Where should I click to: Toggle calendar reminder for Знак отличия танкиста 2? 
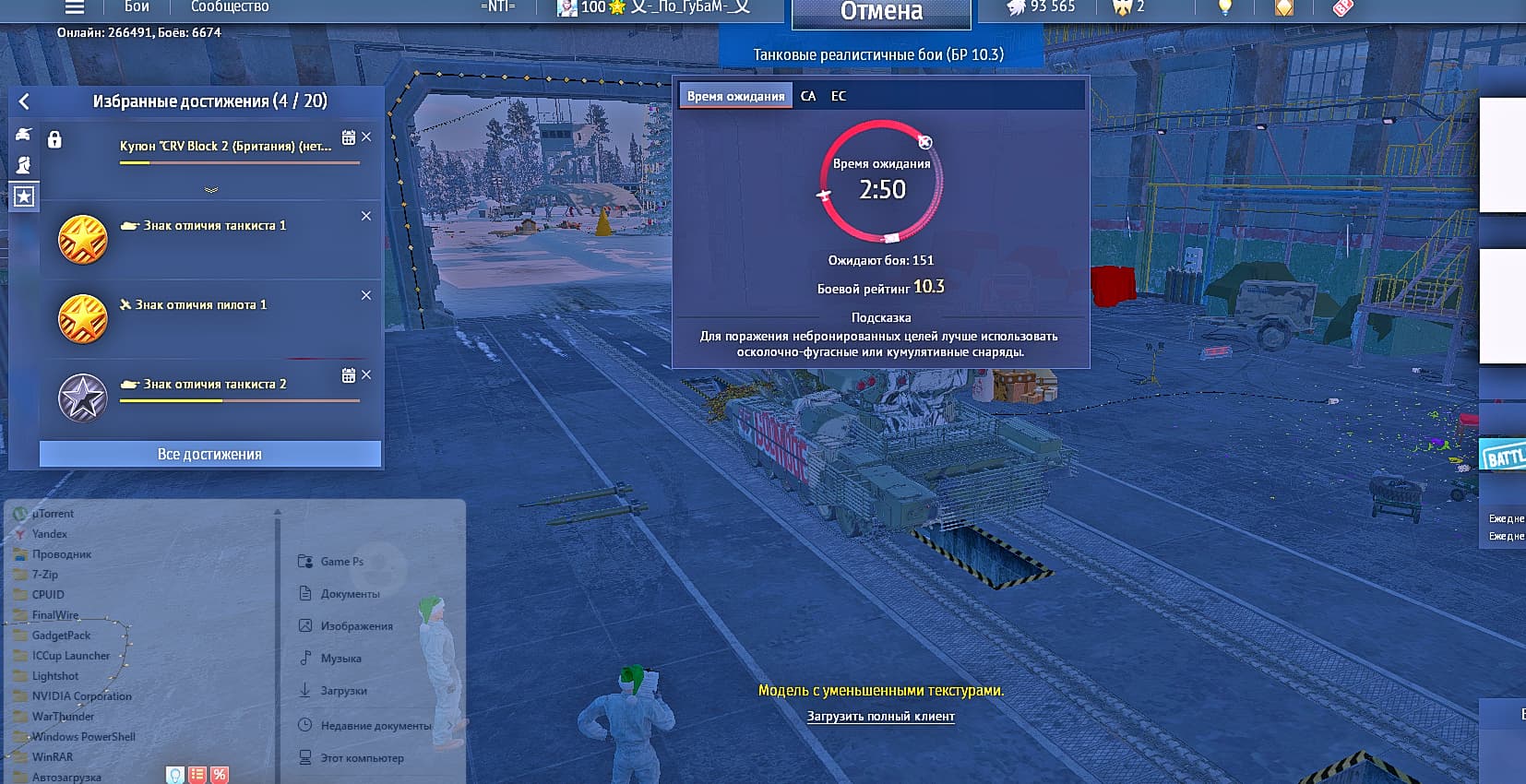pyautogui.click(x=348, y=374)
